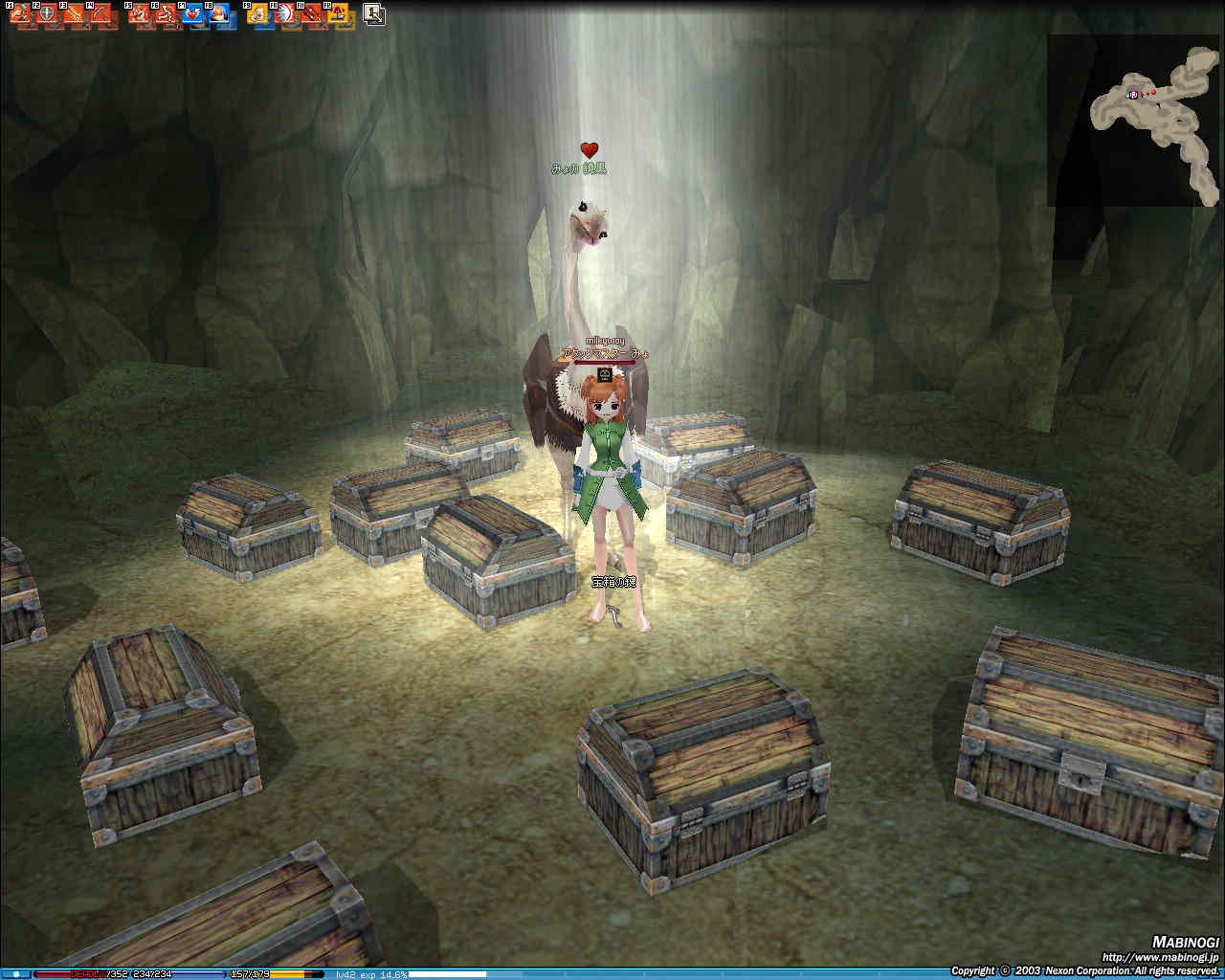
Task: Use the F12 red umbrella rest skill
Action: pyautogui.click(x=338, y=15)
